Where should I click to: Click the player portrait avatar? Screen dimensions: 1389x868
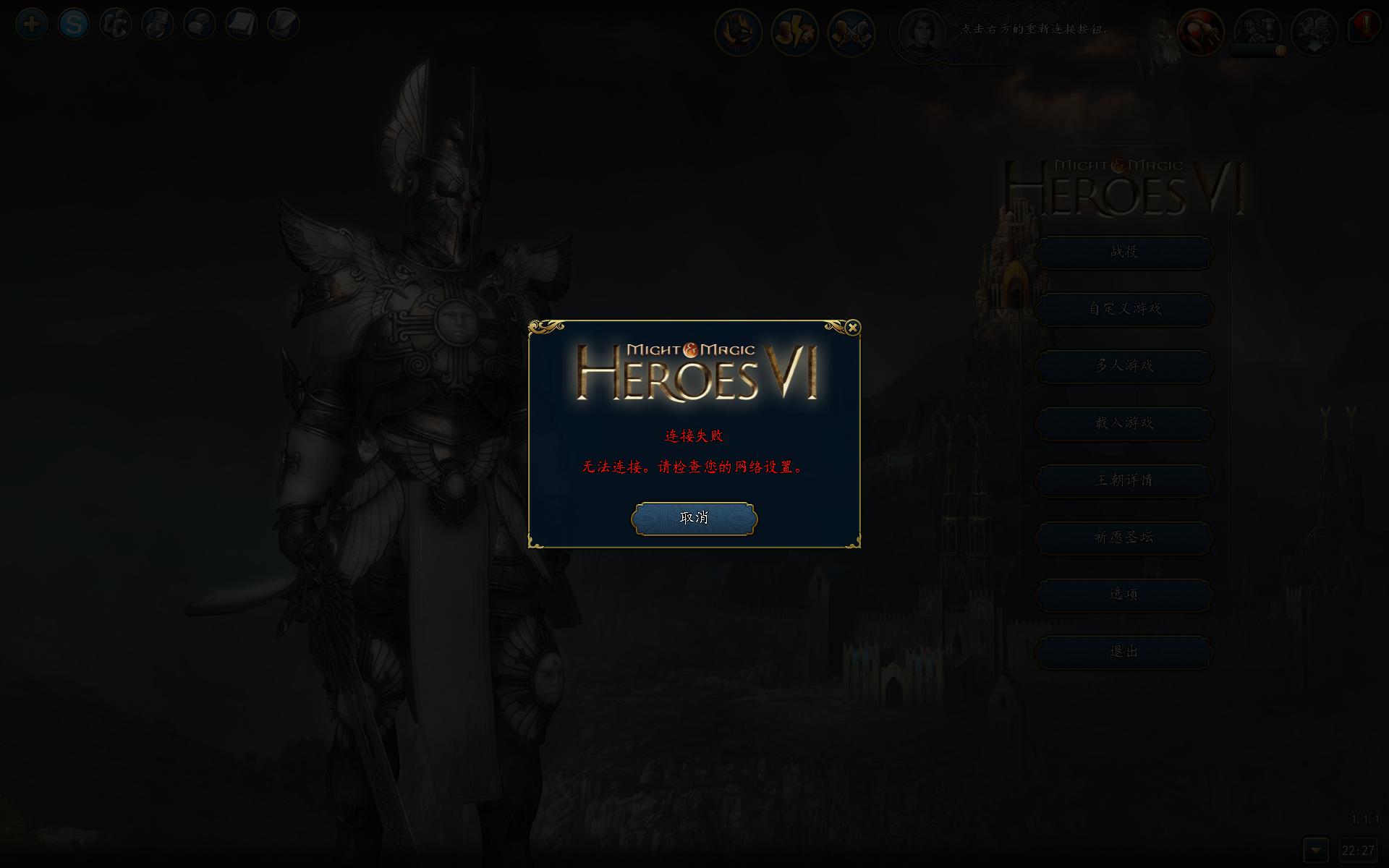pyautogui.click(x=922, y=32)
